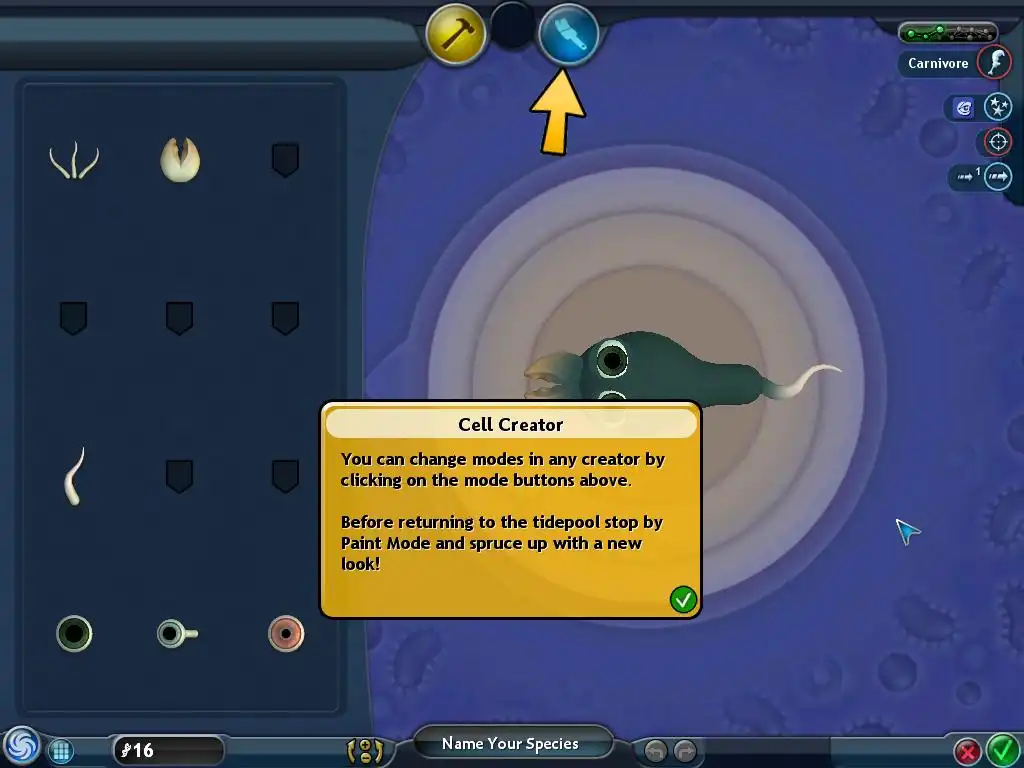Open the Spore swirl main menu

click(x=21, y=747)
